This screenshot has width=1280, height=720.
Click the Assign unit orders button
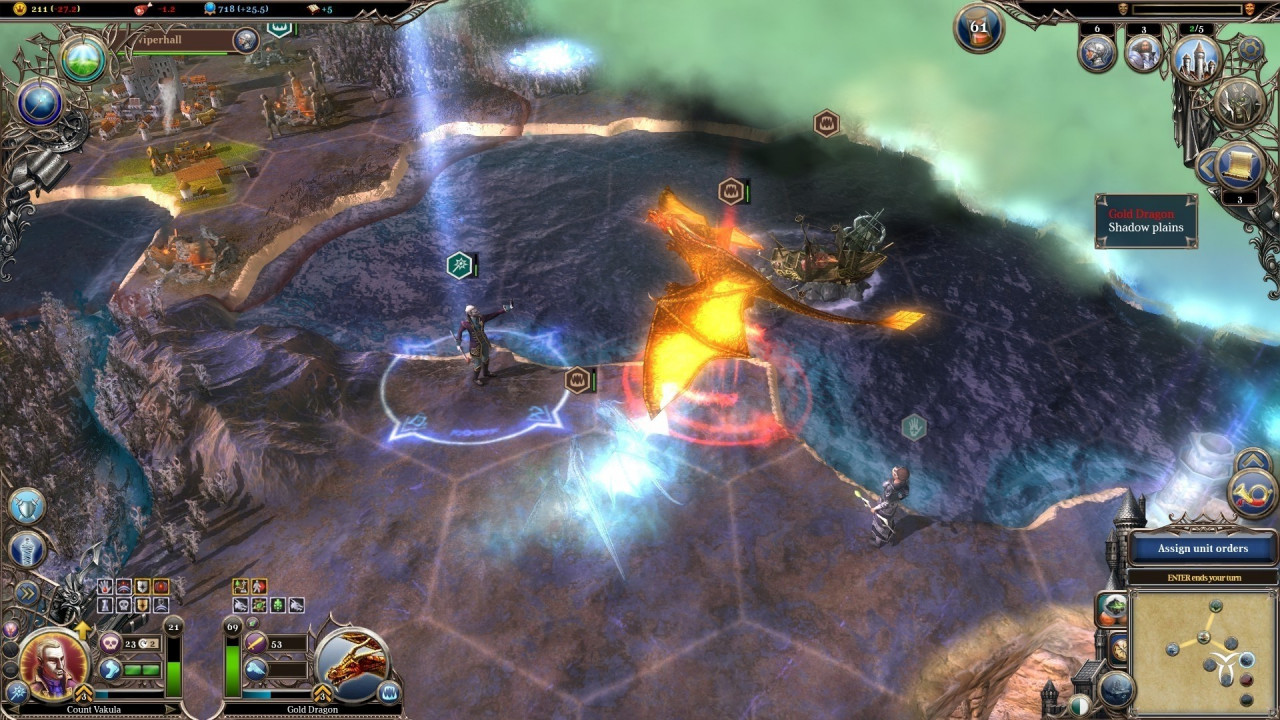click(x=1203, y=548)
